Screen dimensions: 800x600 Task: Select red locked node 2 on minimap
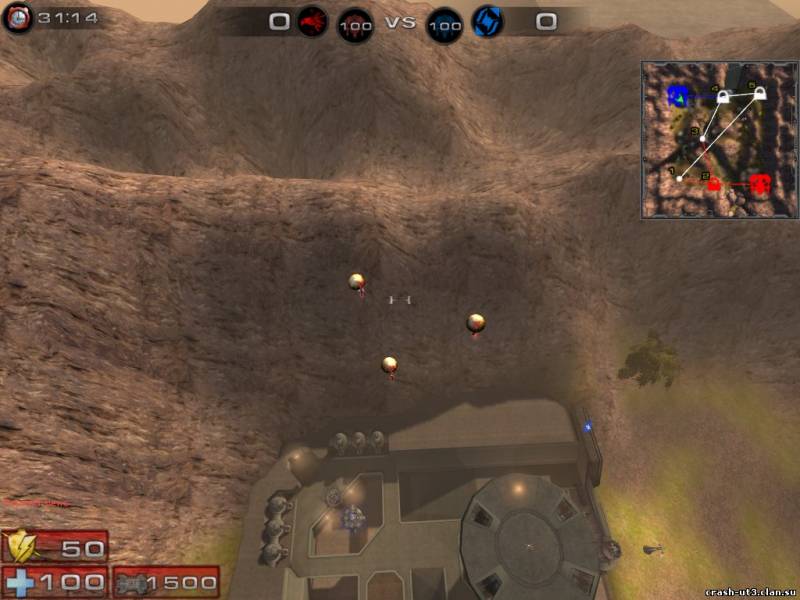[714, 183]
